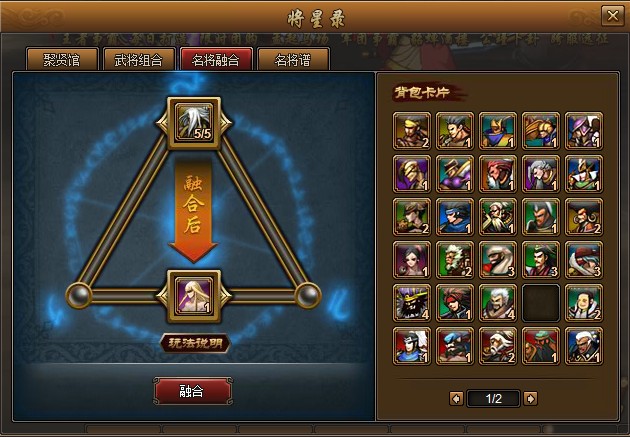Screen dimensions: 630x437
Task: Select the fusion result card slot
Action: pyautogui.click(x=193, y=295)
